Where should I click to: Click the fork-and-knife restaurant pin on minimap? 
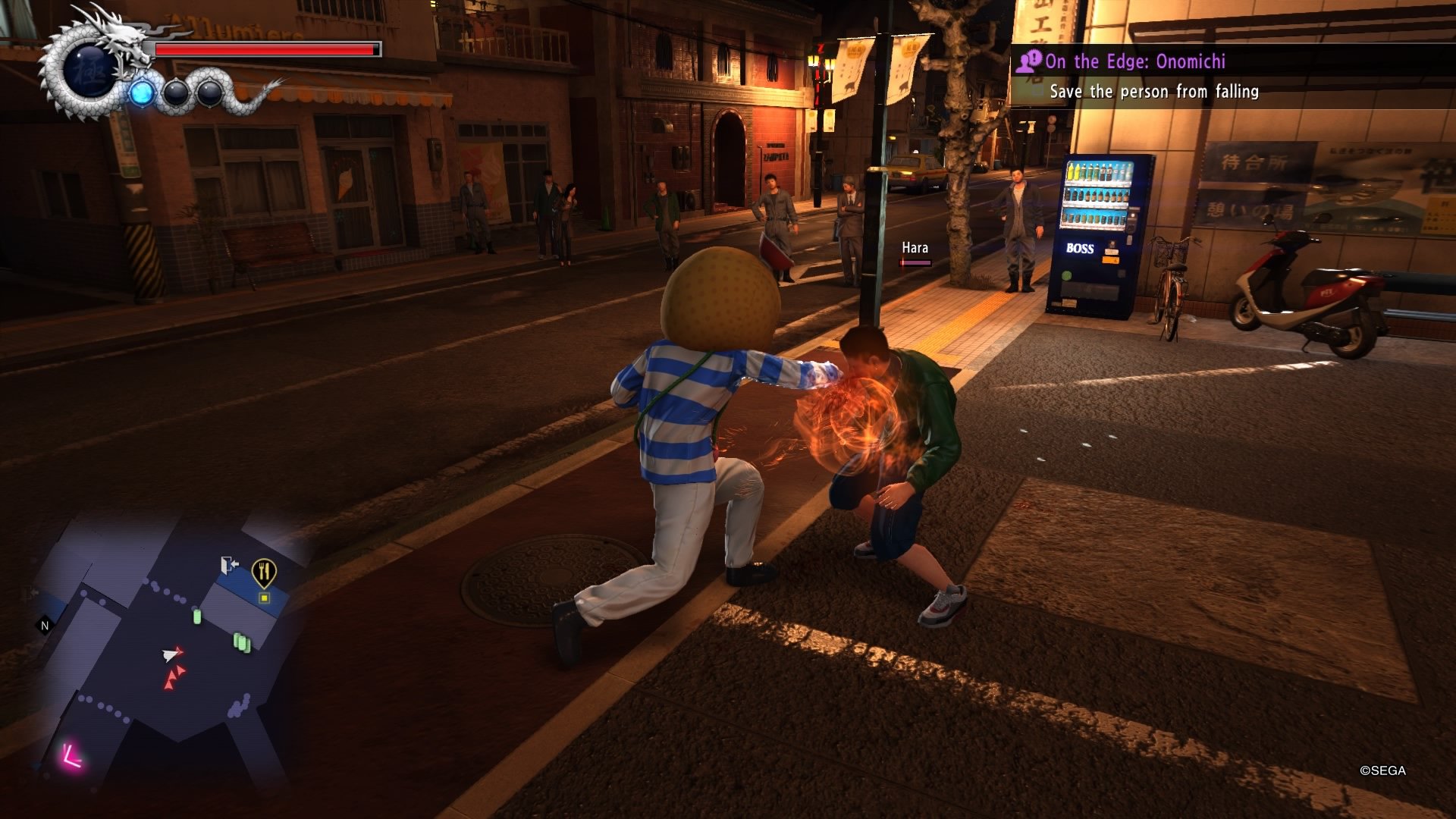tap(264, 570)
